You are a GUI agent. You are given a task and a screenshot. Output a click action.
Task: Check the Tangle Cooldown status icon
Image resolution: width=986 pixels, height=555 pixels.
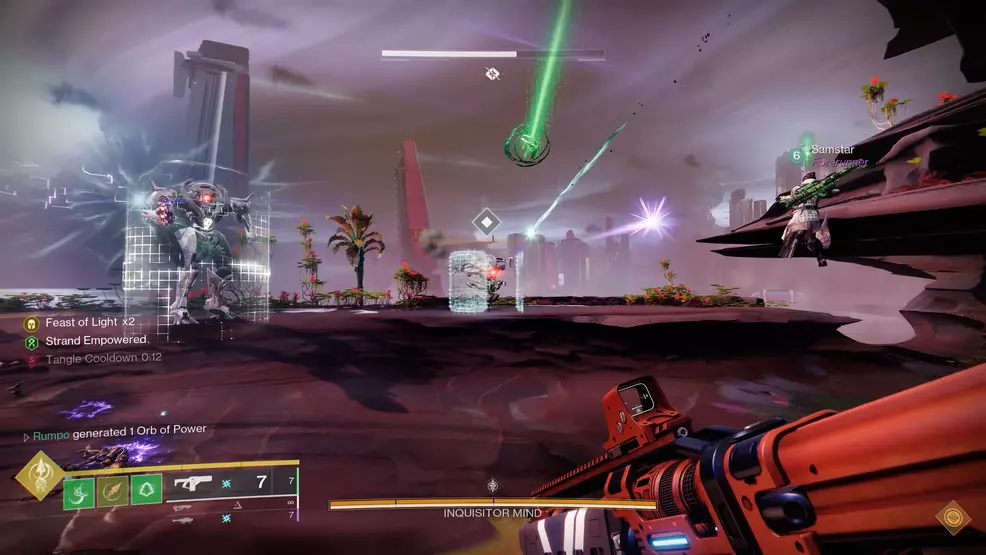click(x=31, y=357)
